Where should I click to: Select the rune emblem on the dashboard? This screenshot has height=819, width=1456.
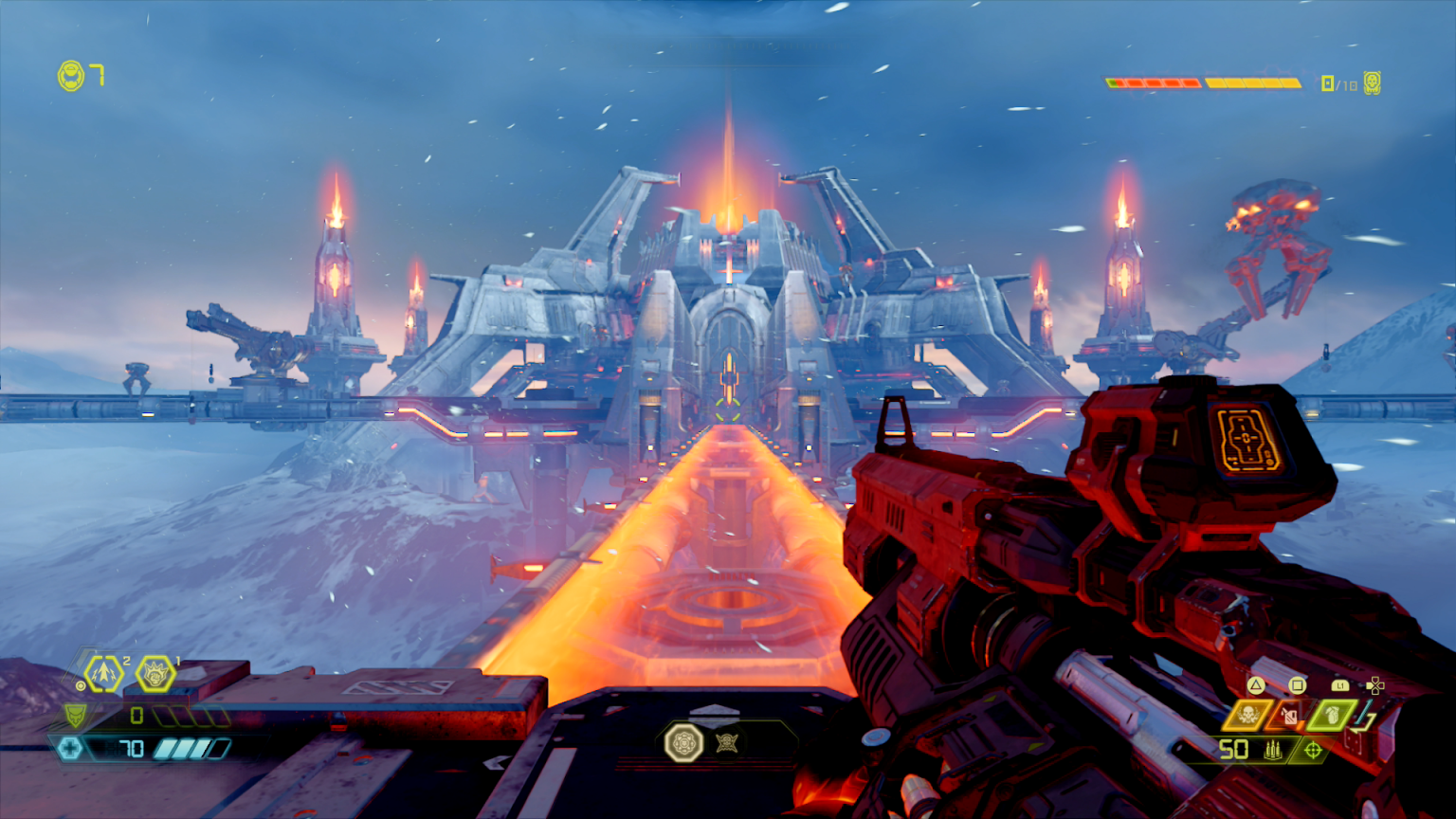(685, 744)
